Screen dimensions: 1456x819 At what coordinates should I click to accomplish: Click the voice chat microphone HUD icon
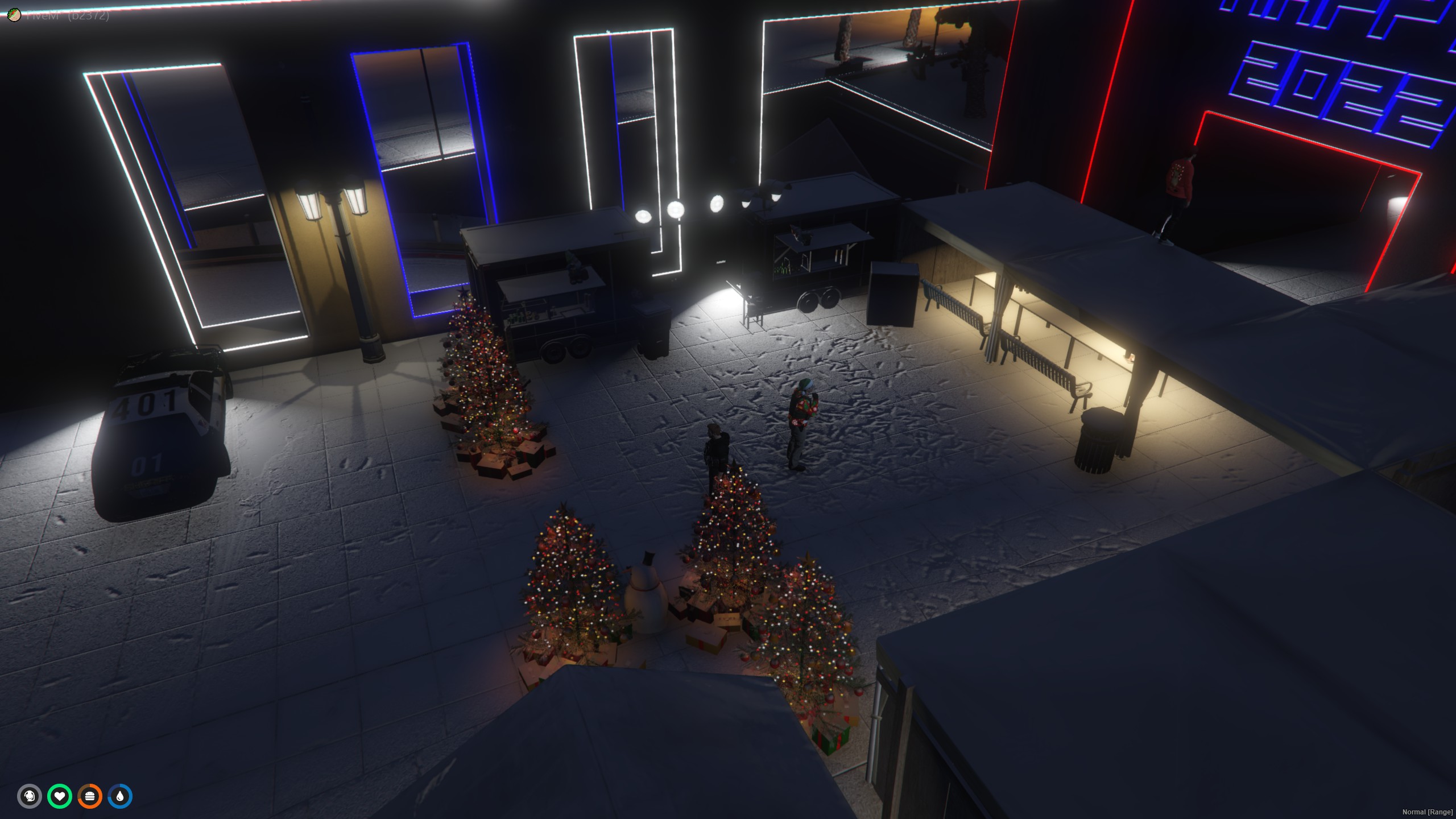pos(30,796)
